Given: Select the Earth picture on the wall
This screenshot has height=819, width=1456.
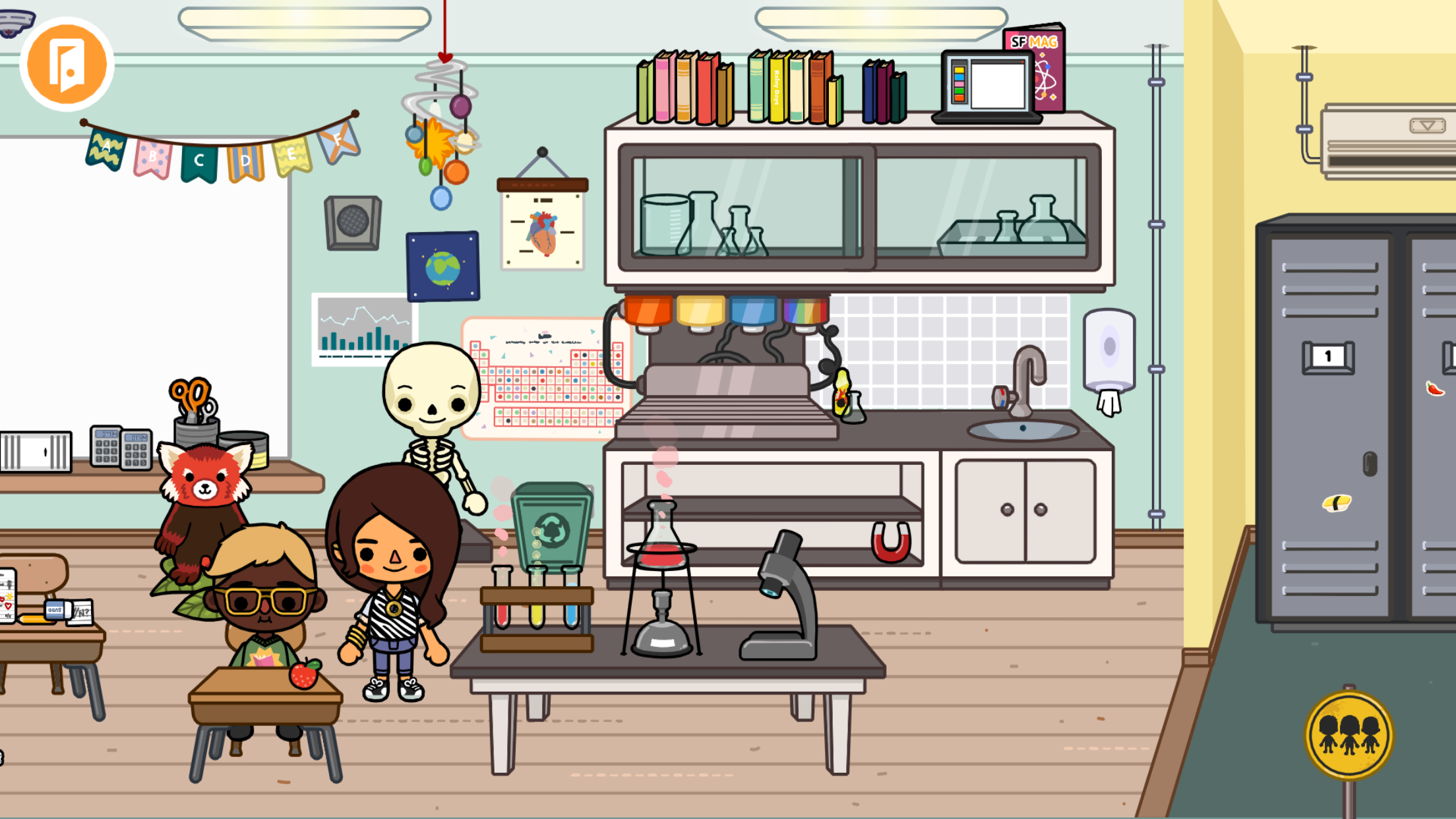Looking at the screenshot, I should [x=442, y=267].
